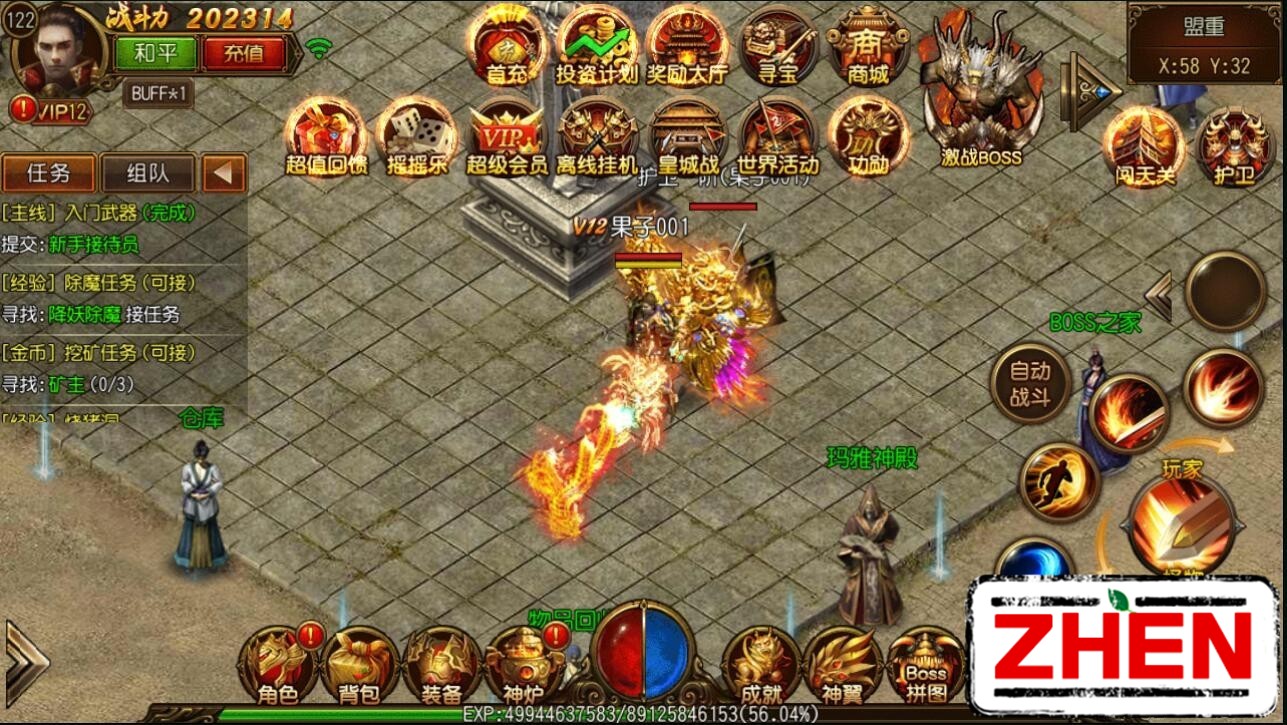
Task: Open the 商城 shop
Action: (x=867, y=45)
